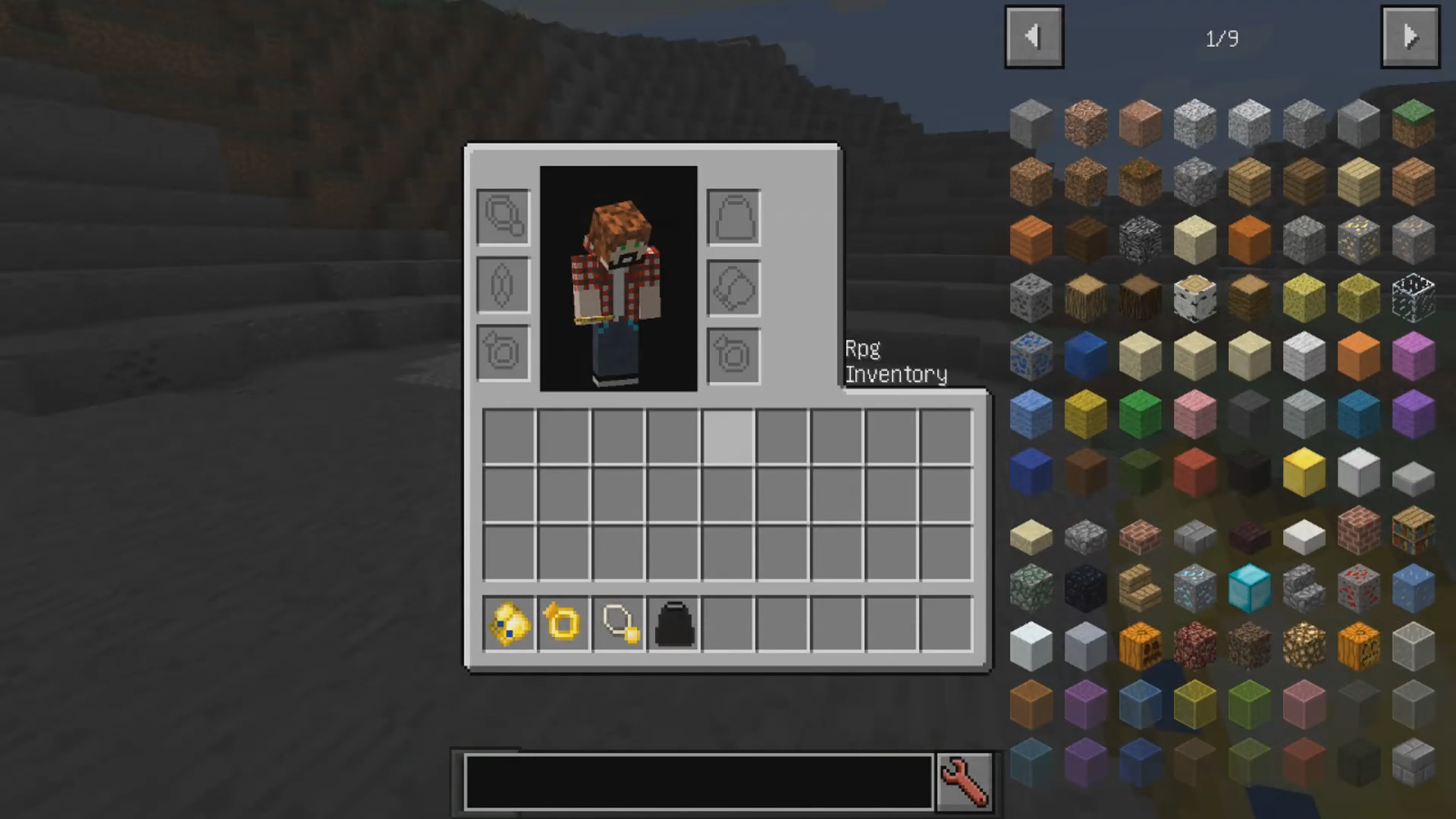Select the black cloak in the hotbar

673,624
